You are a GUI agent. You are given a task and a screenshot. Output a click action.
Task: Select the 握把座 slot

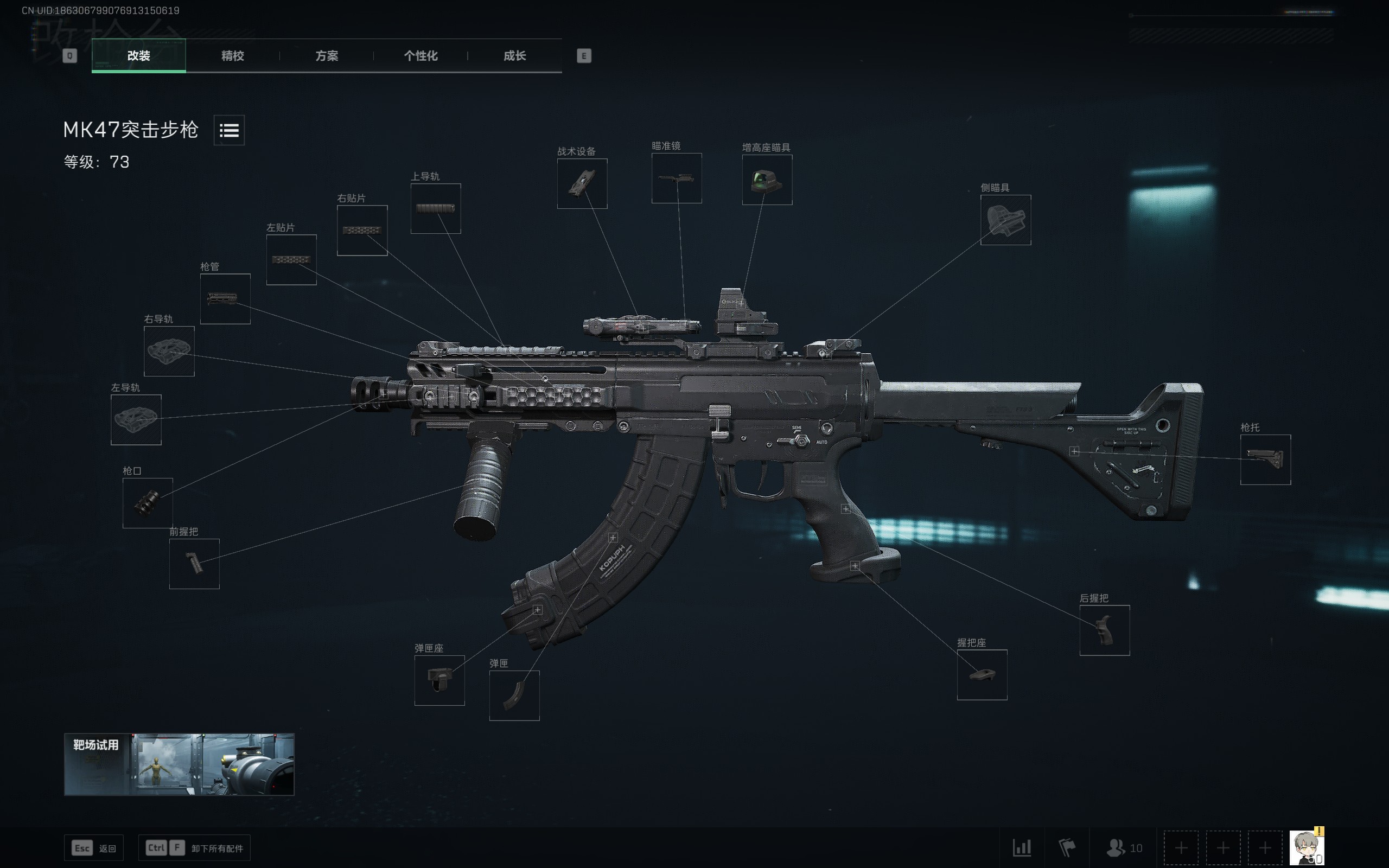click(982, 674)
